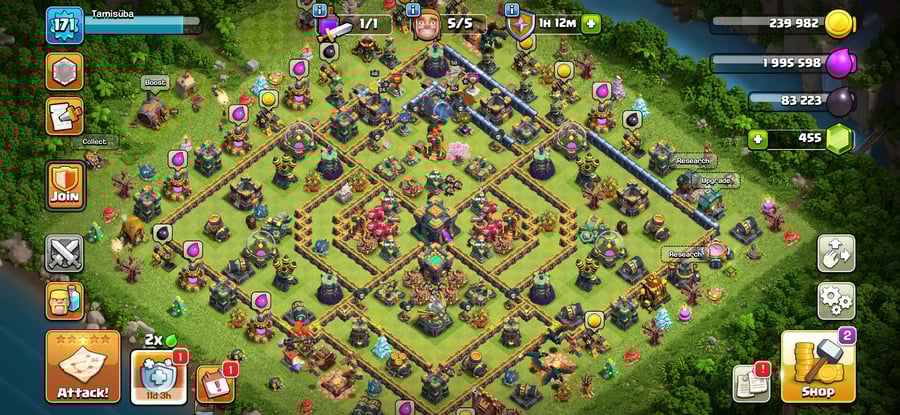Open the Shop menu
This screenshot has width=900, height=415.
[x=816, y=366]
